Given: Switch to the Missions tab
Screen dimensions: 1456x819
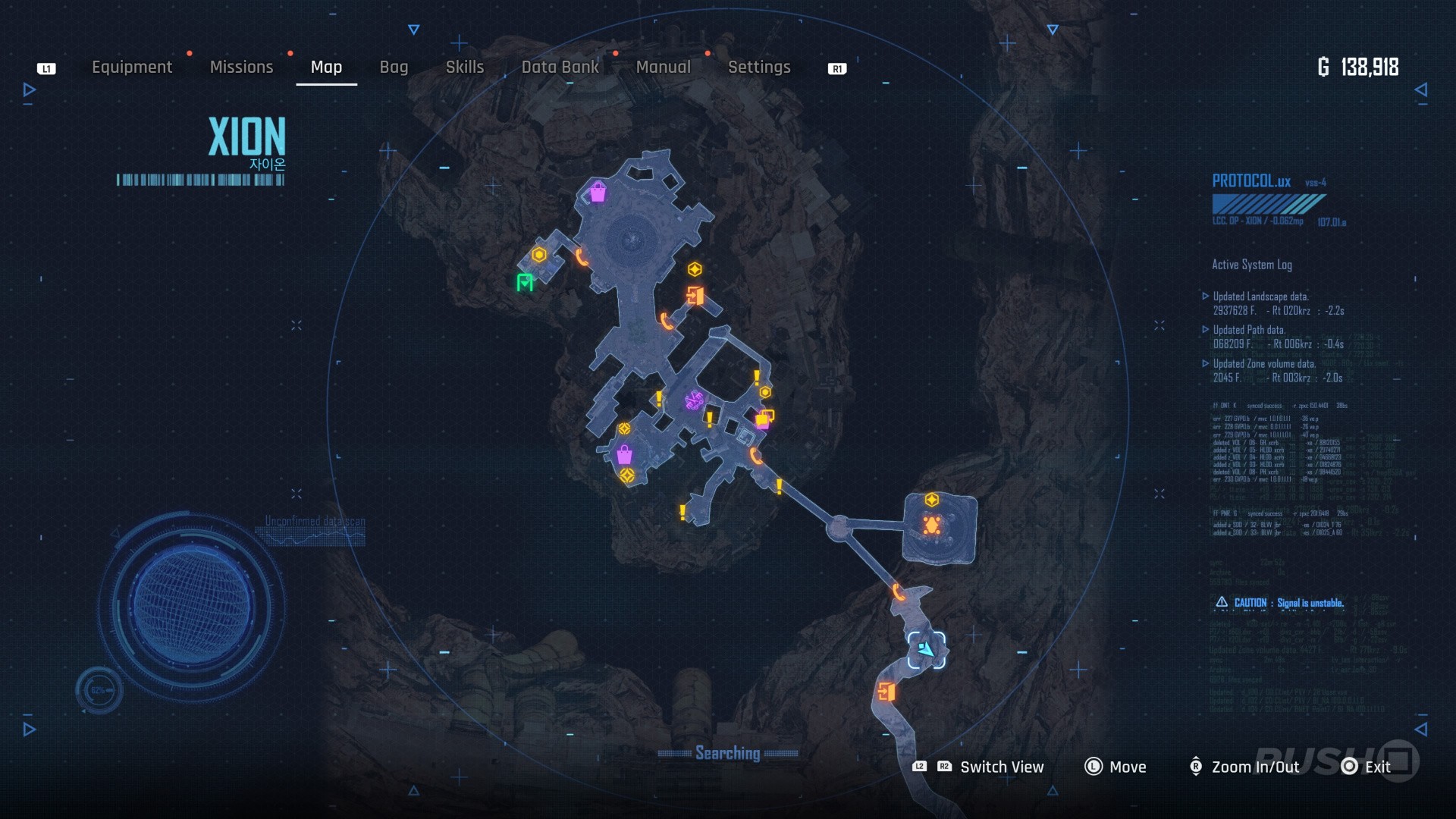Looking at the screenshot, I should [x=241, y=67].
